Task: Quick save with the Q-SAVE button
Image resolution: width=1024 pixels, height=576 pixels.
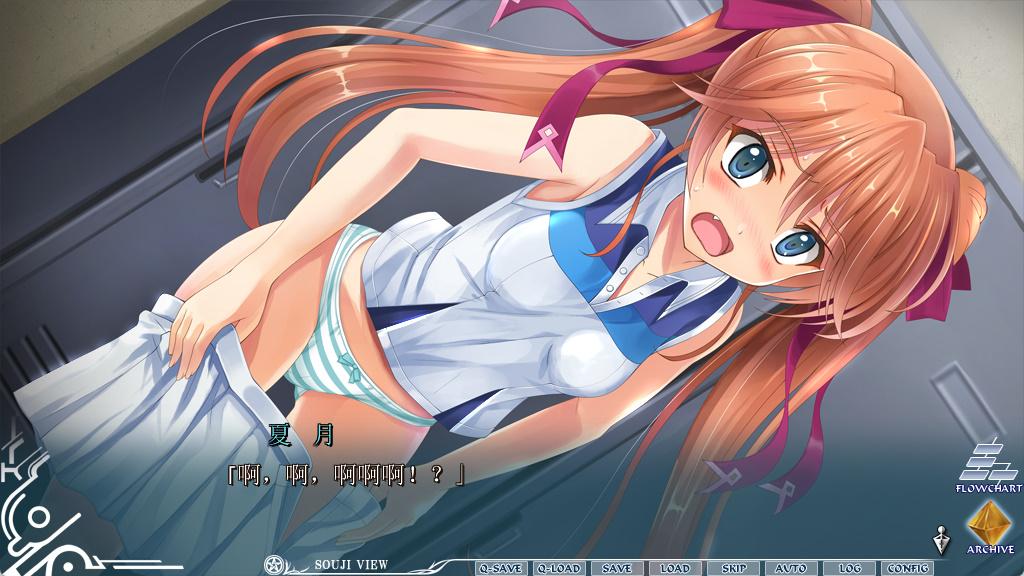Action: (500, 568)
